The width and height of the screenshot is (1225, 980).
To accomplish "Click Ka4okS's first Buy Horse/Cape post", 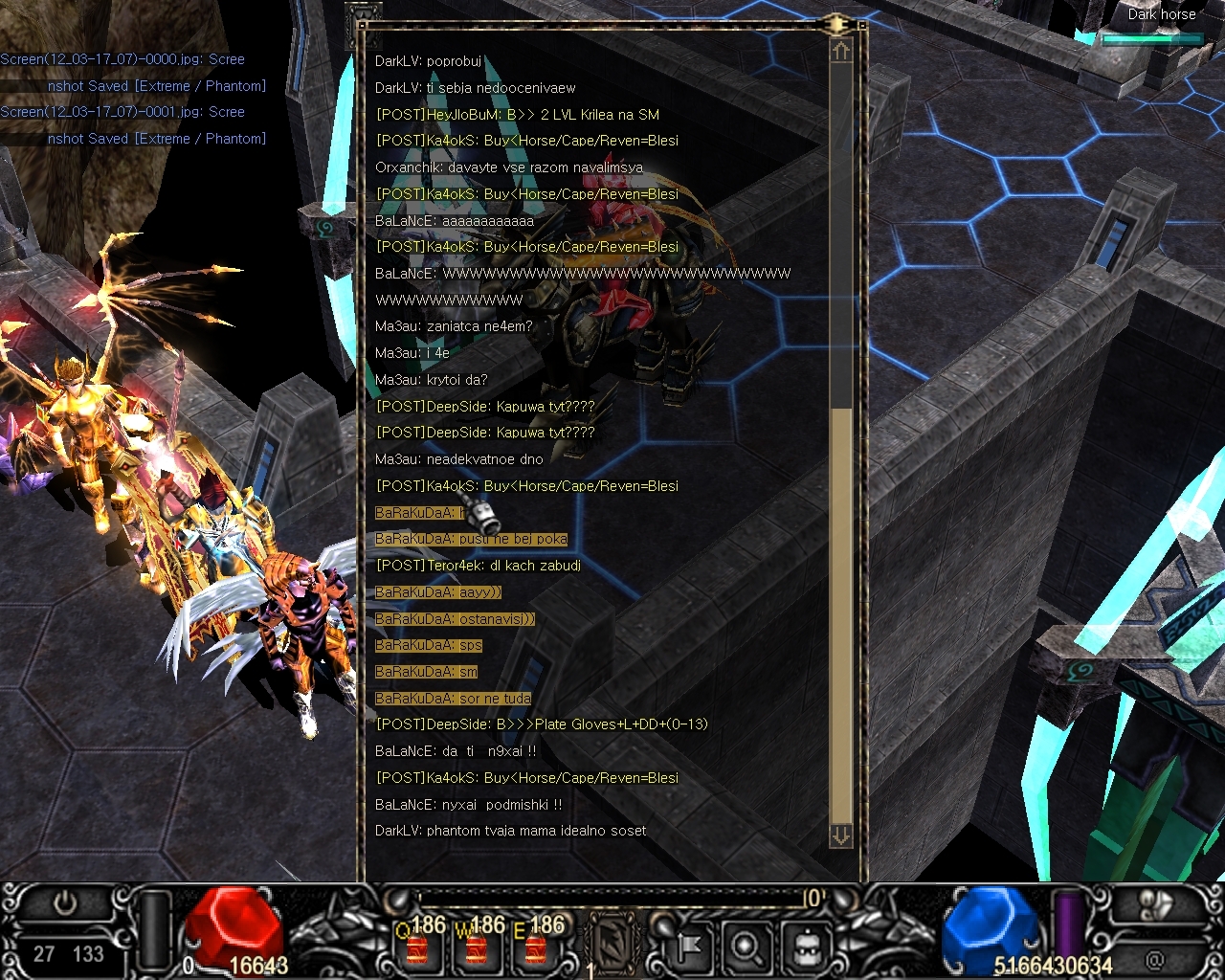I will [527, 141].
